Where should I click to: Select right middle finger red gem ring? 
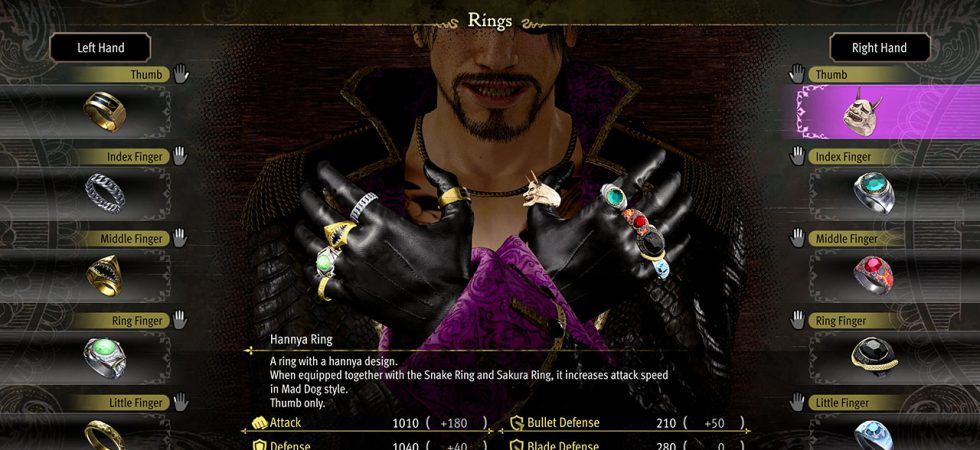tap(872, 274)
